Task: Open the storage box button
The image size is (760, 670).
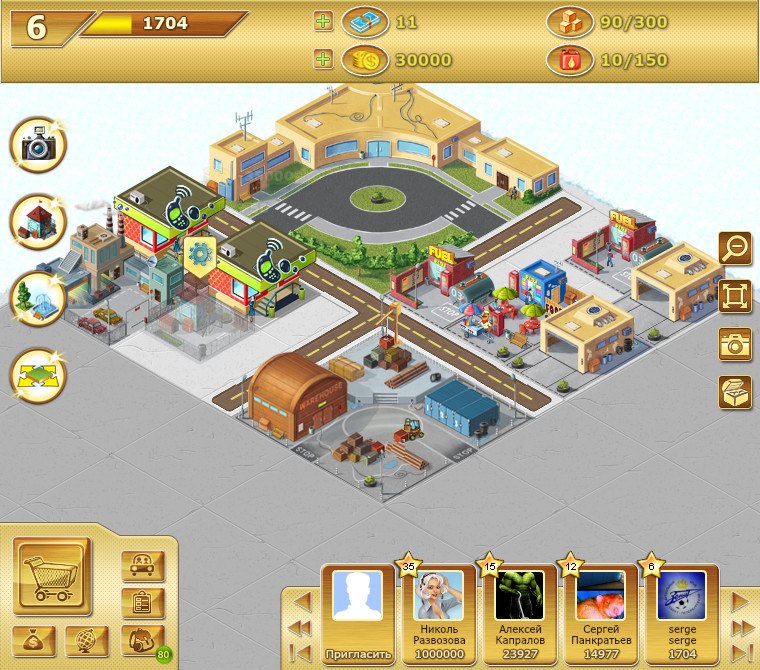Action: [735, 392]
